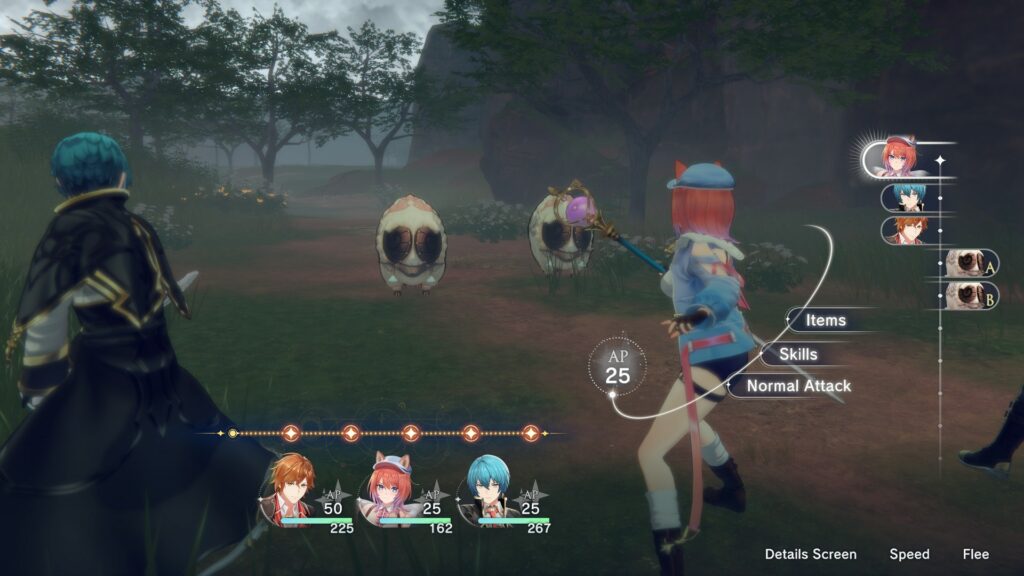Open the Details Screen
This screenshot has width=1024, height=576.
pyautogui.click(x=810, y=554)
